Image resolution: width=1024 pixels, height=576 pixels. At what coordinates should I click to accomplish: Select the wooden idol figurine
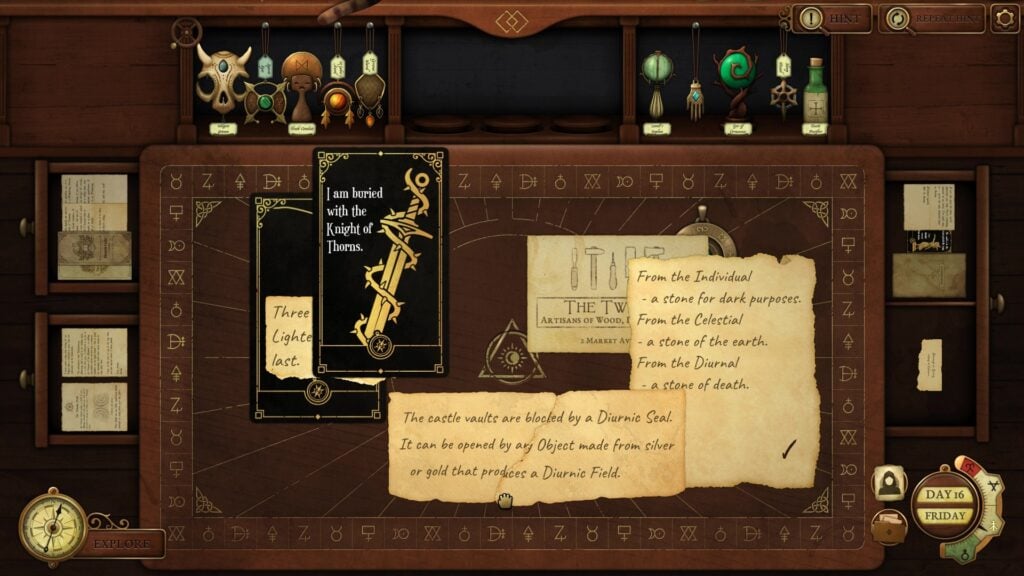point(301,84)
